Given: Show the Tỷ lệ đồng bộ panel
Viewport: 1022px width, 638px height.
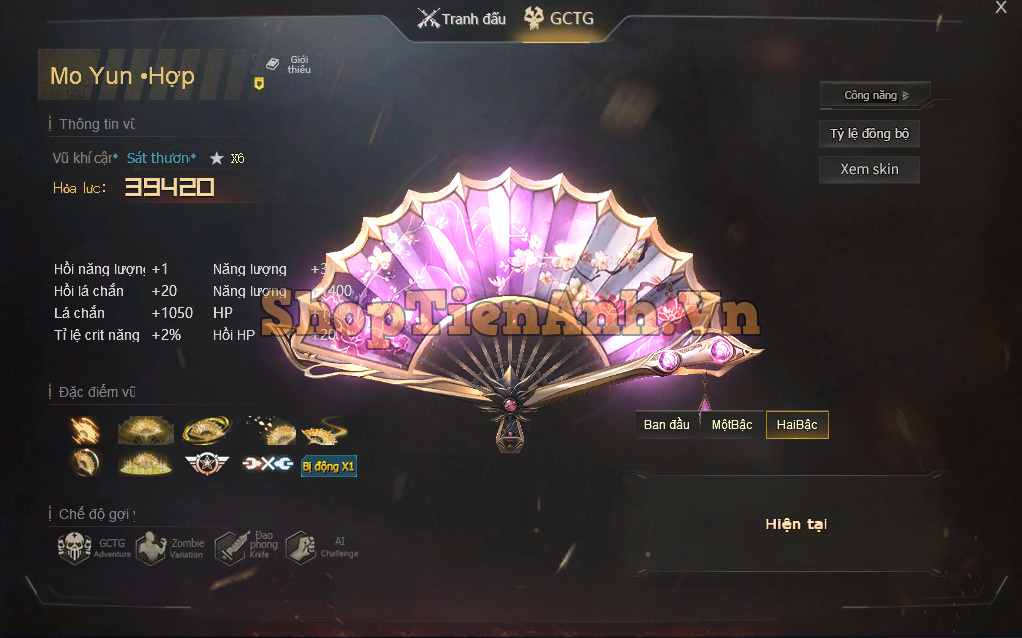Looking at the screenshot, I should click(x=869, y=134).
